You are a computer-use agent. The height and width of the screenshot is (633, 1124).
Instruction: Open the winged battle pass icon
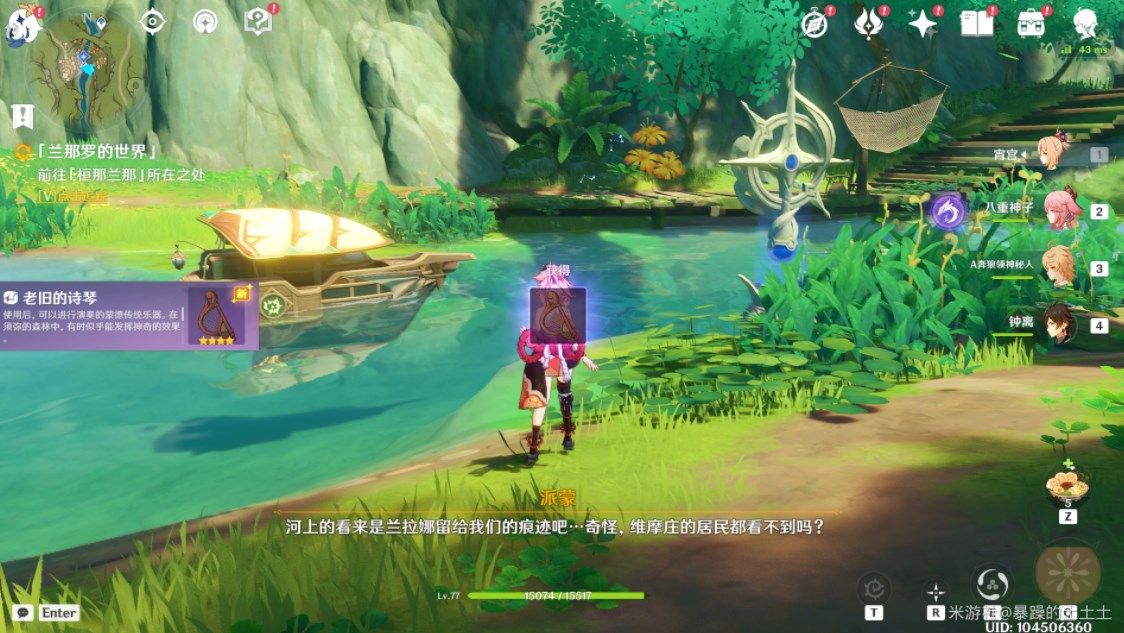tap(868, 23)
